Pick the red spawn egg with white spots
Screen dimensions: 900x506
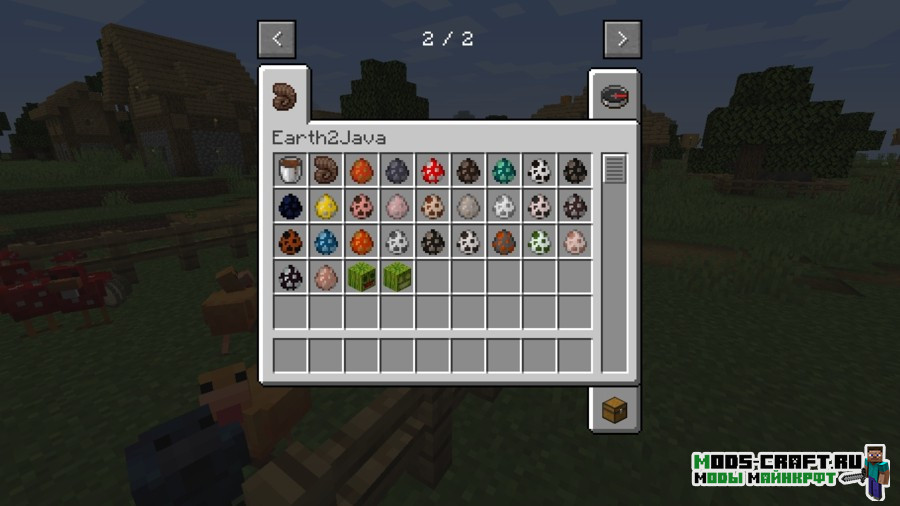433,170
